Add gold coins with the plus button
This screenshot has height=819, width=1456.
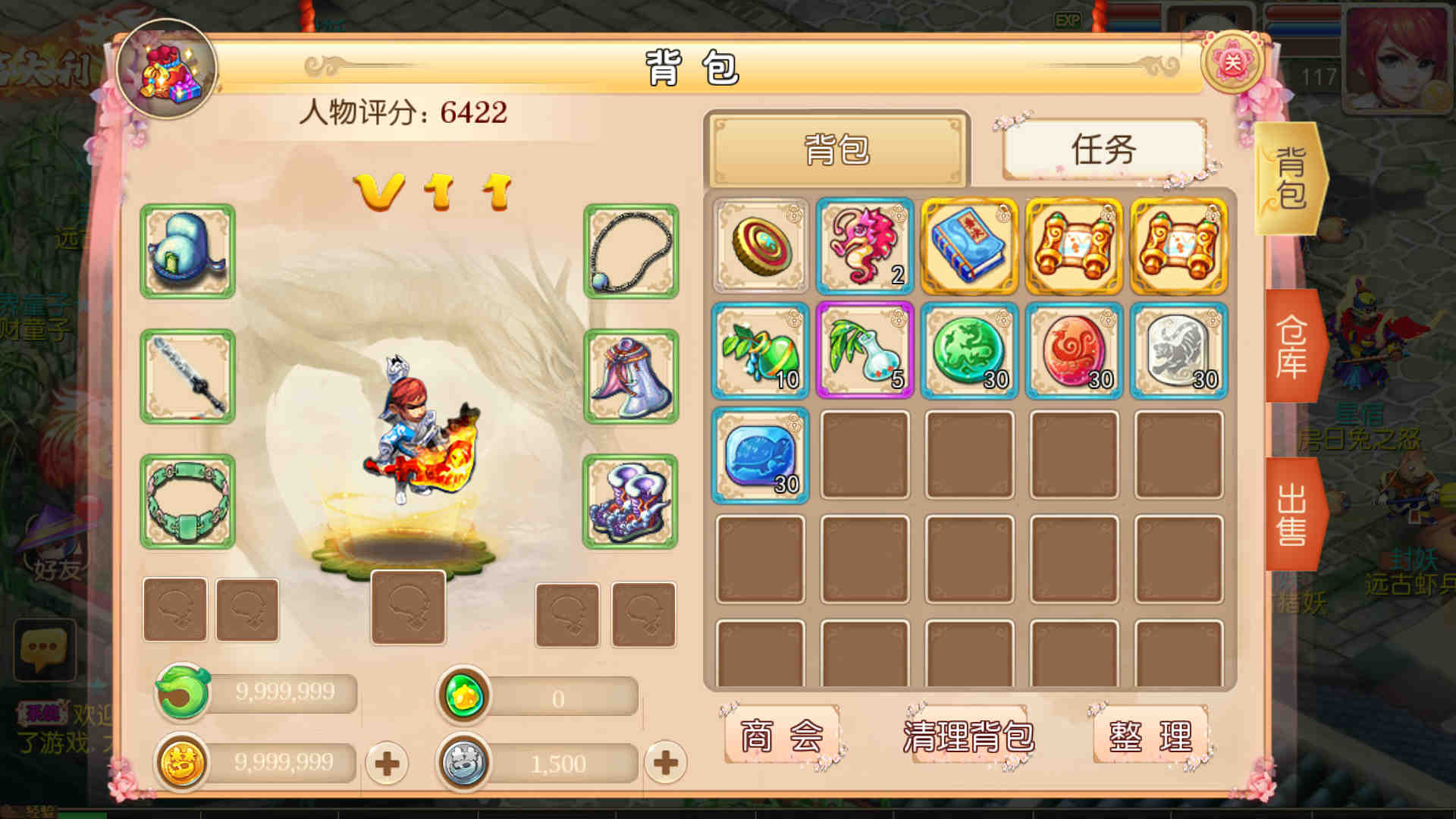pos(387,763)
